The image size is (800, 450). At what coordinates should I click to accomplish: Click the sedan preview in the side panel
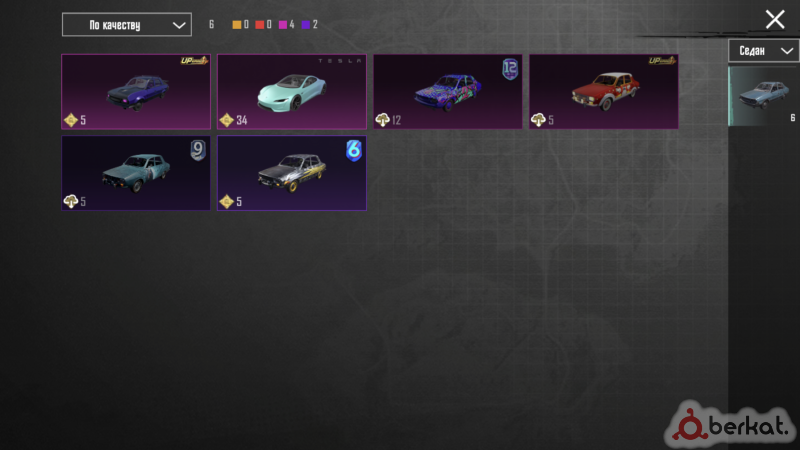(x=763, y=96)
